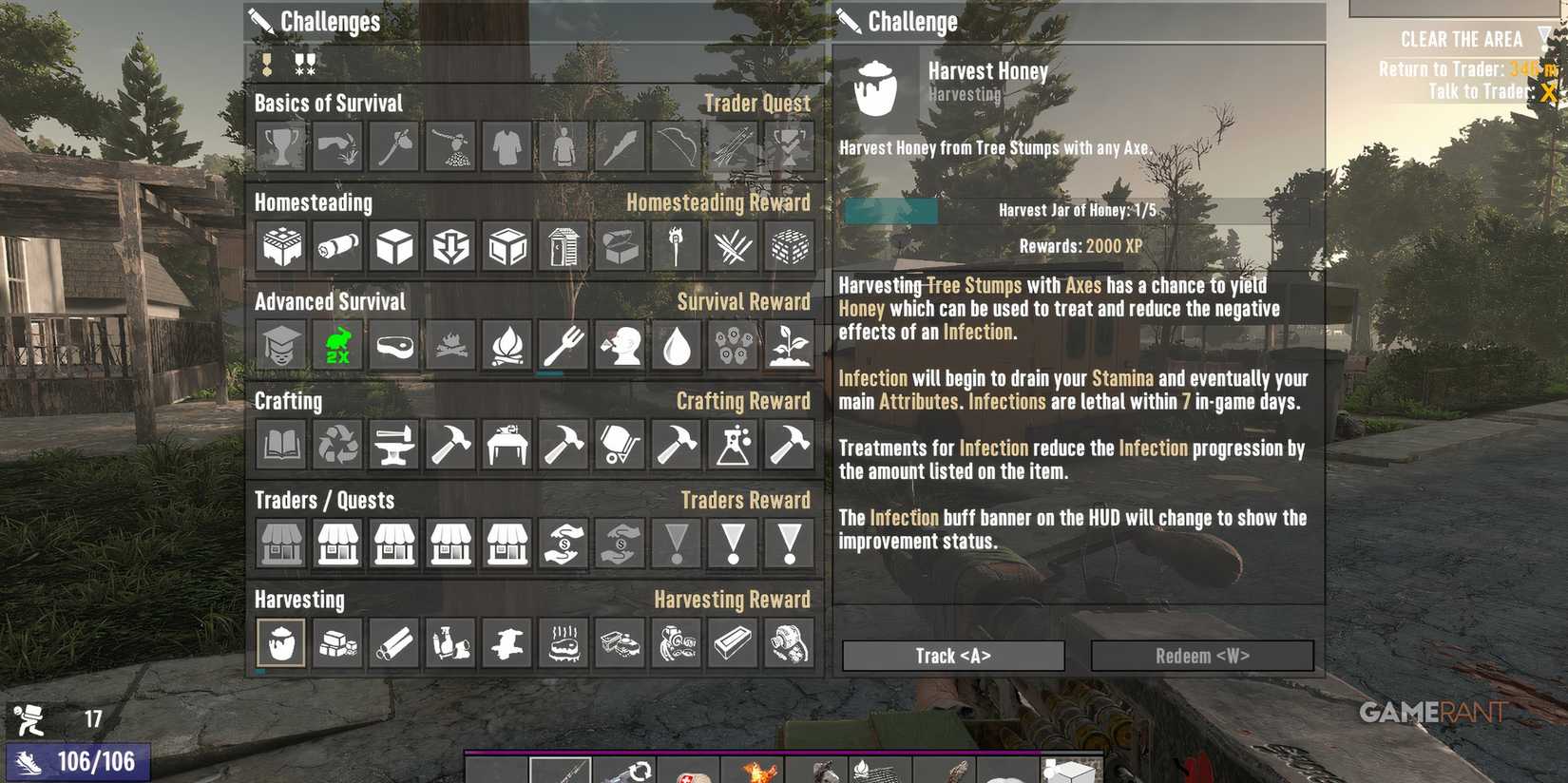1568x783 pixels.
Task: Expand the Traders / Quests section
Action: (324, 500)
